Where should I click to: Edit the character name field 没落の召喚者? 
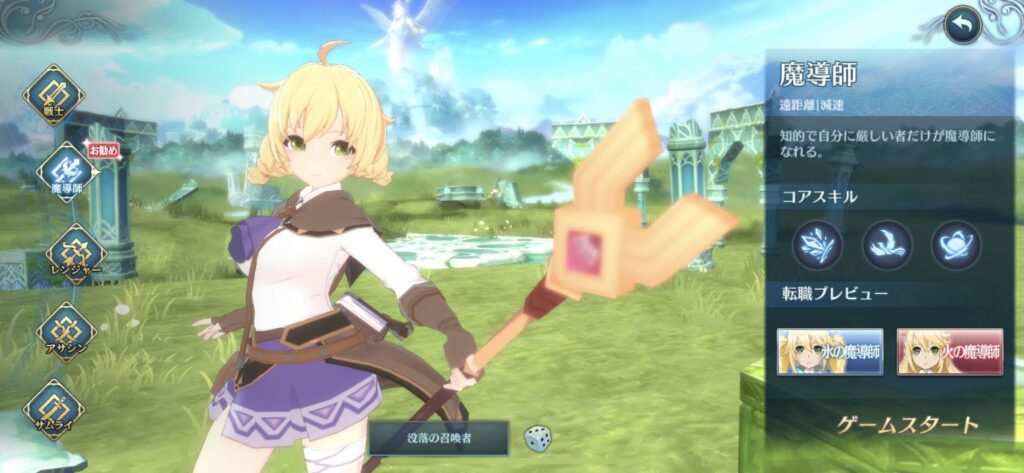pos(439,437)
